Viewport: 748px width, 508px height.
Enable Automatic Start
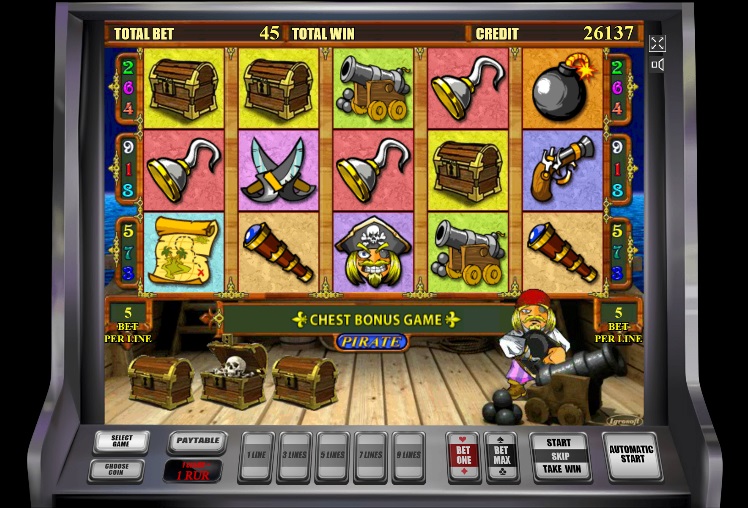pos(632,456)
